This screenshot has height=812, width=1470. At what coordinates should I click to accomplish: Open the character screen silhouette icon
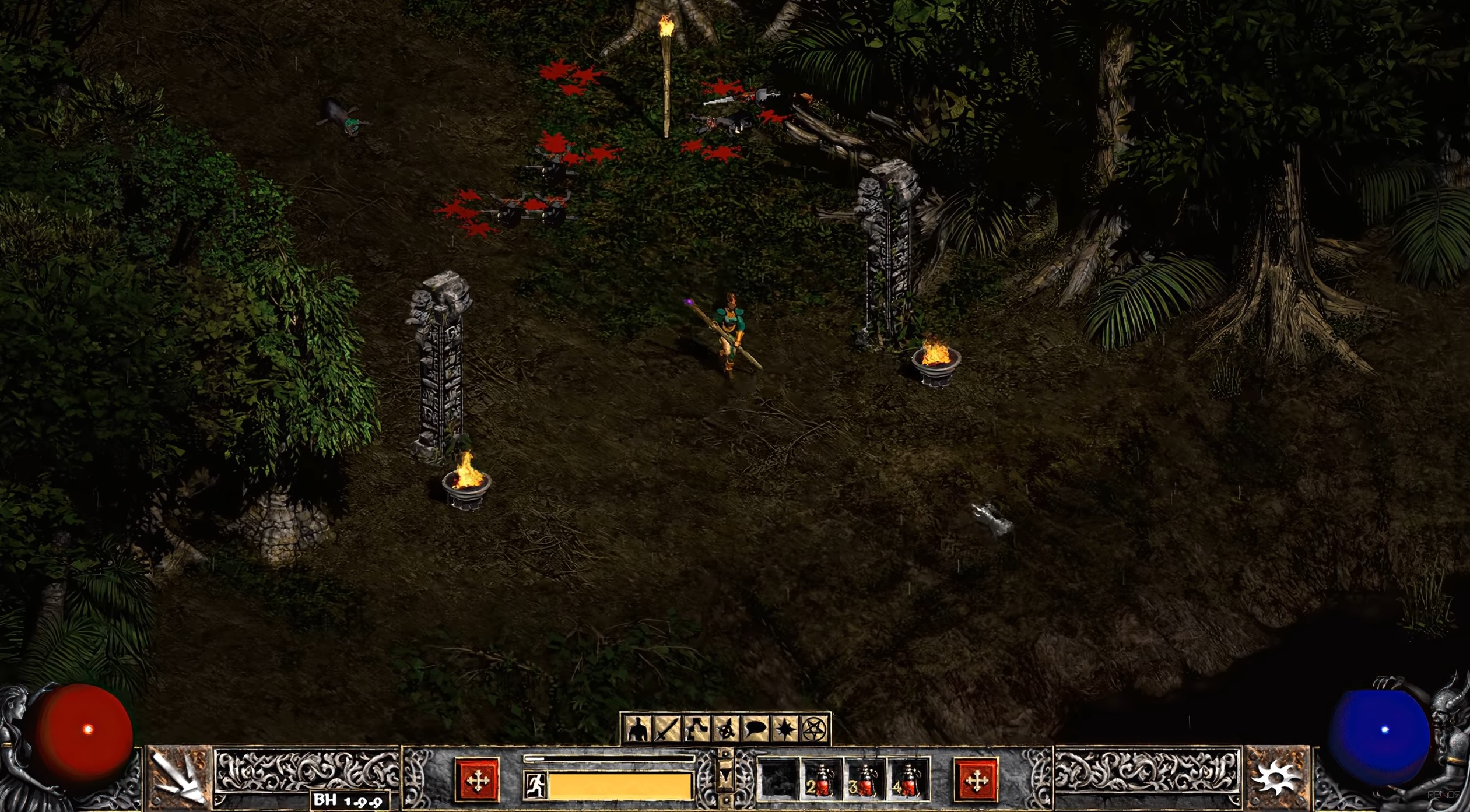pos(637,729)
